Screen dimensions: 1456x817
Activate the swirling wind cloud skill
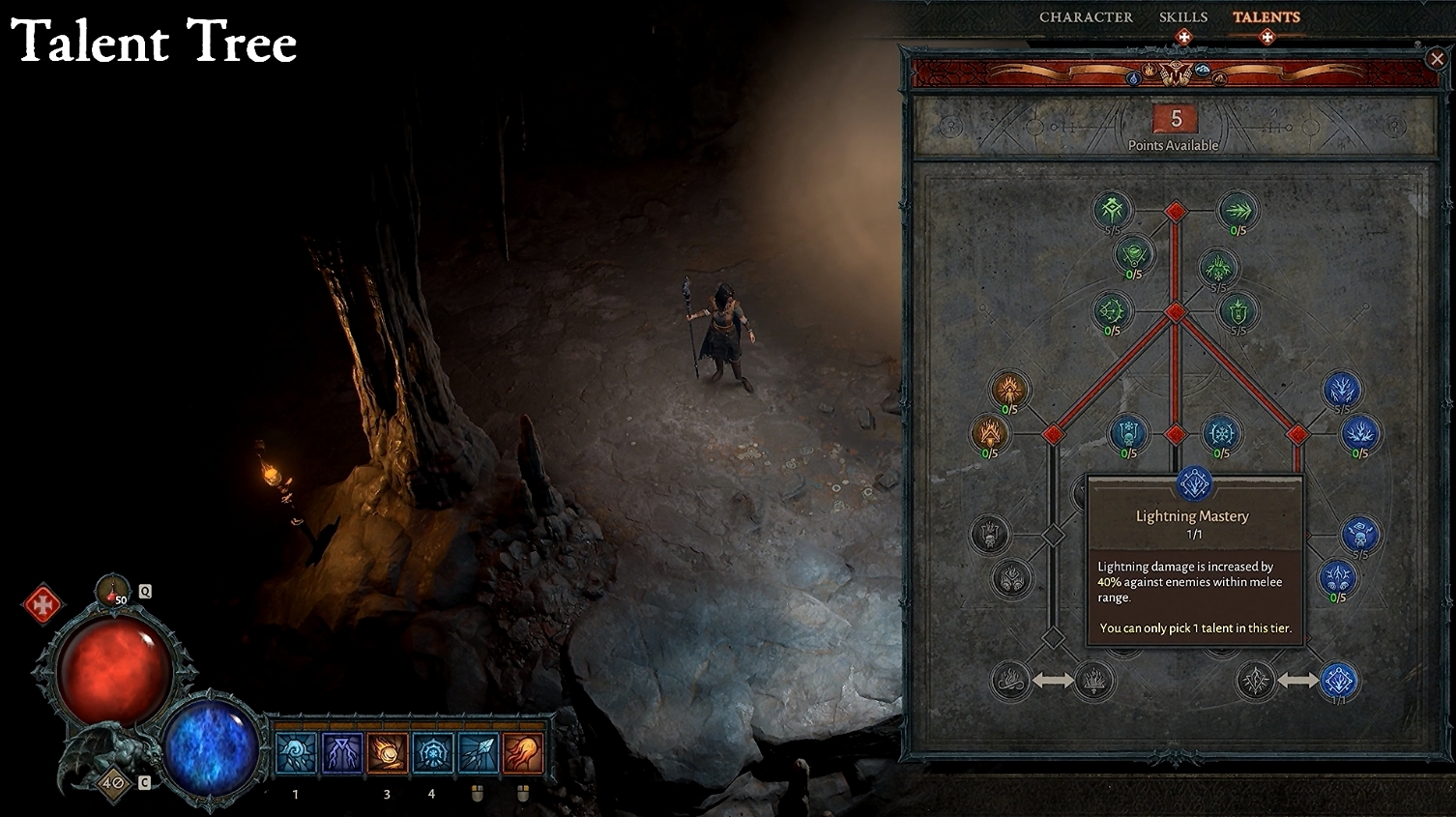pyautogui.click(x=296, y=753)
